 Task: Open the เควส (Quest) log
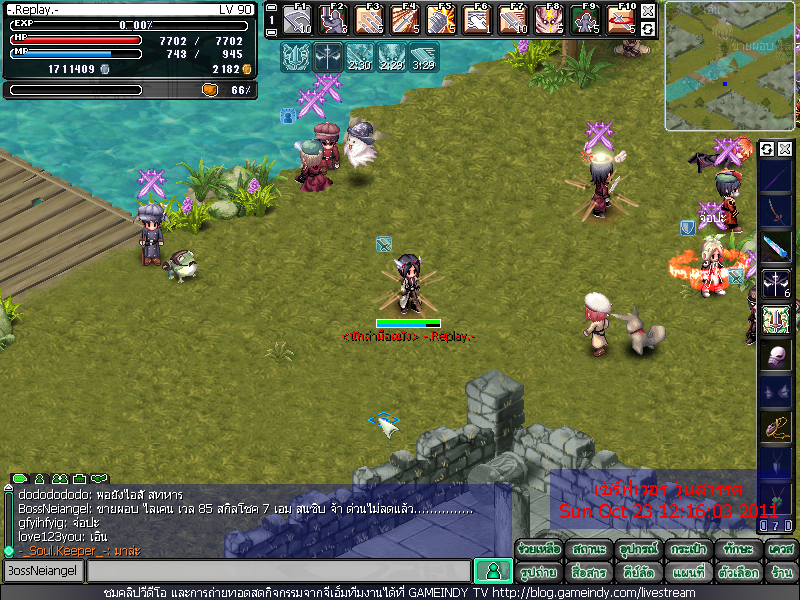click(x=780, y=549)
